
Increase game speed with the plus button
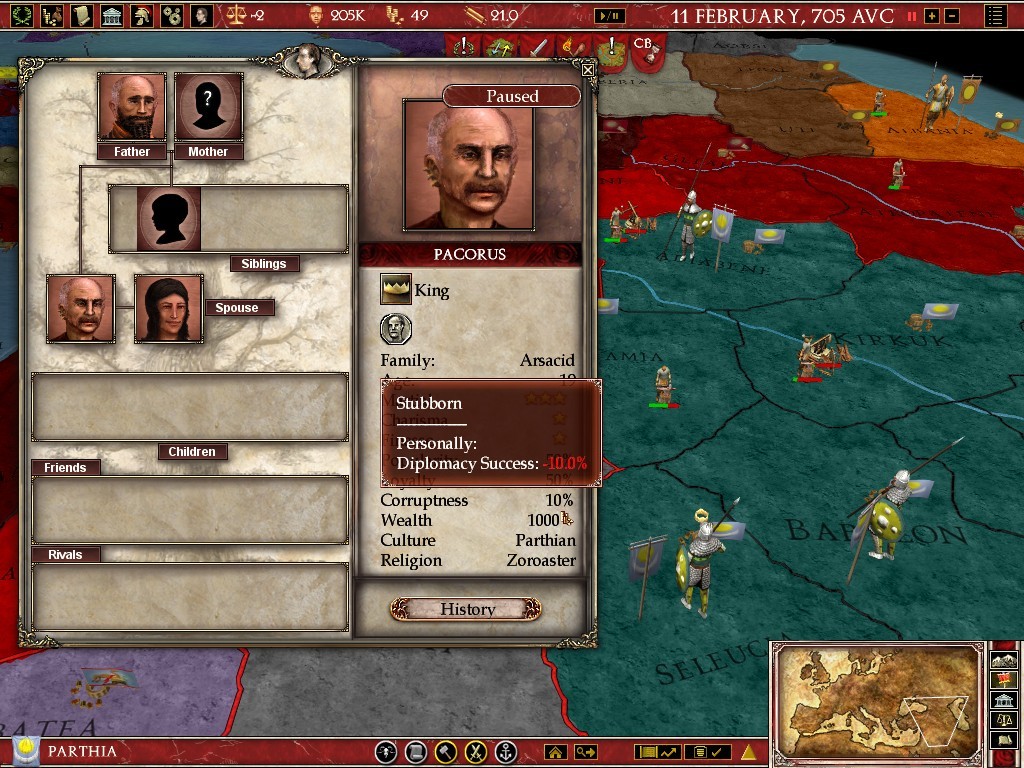point(932,16)
